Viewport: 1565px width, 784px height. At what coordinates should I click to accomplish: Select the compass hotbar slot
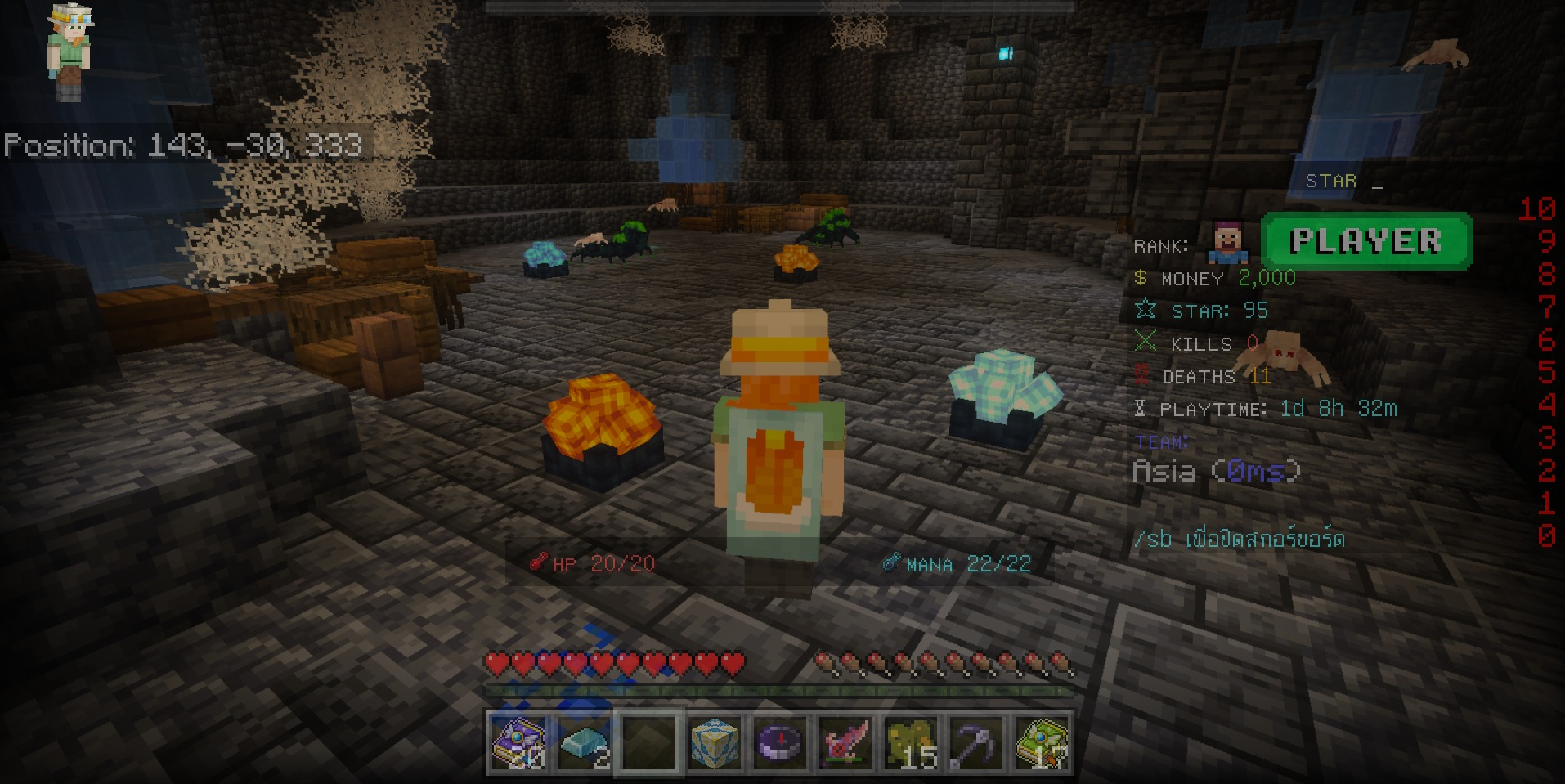point(780,743)
